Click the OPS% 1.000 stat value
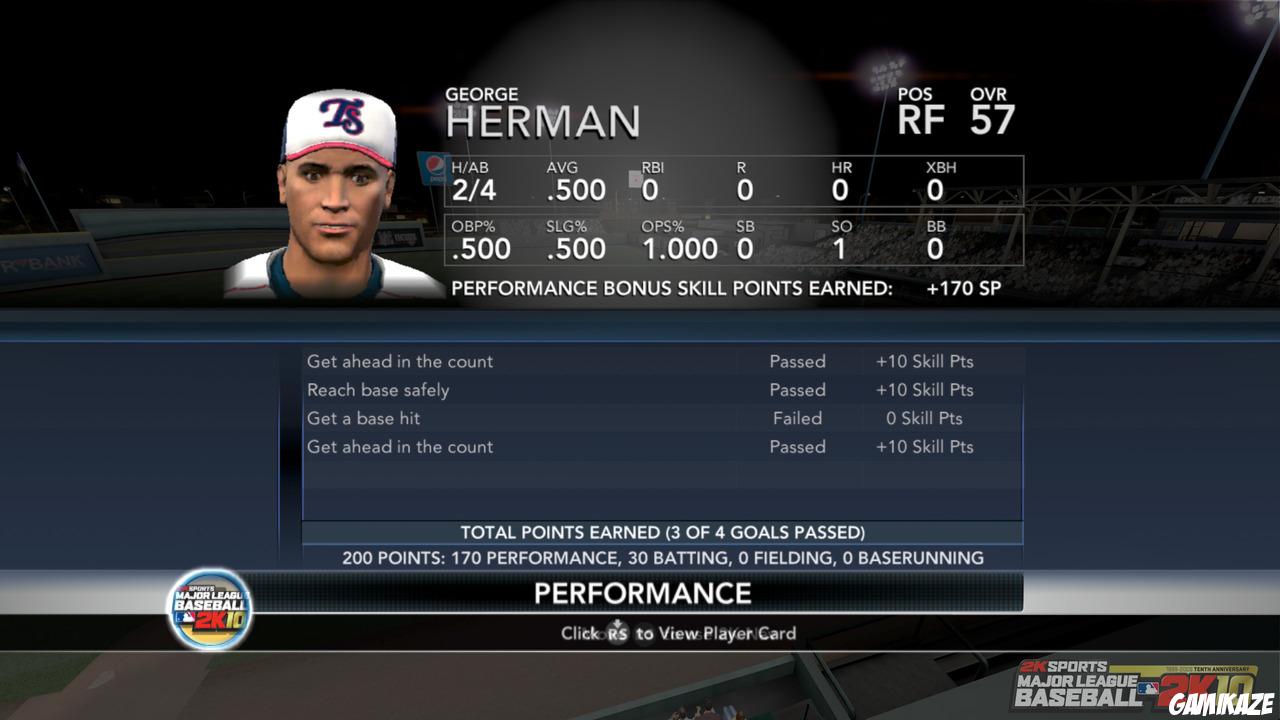 [679, 247]
